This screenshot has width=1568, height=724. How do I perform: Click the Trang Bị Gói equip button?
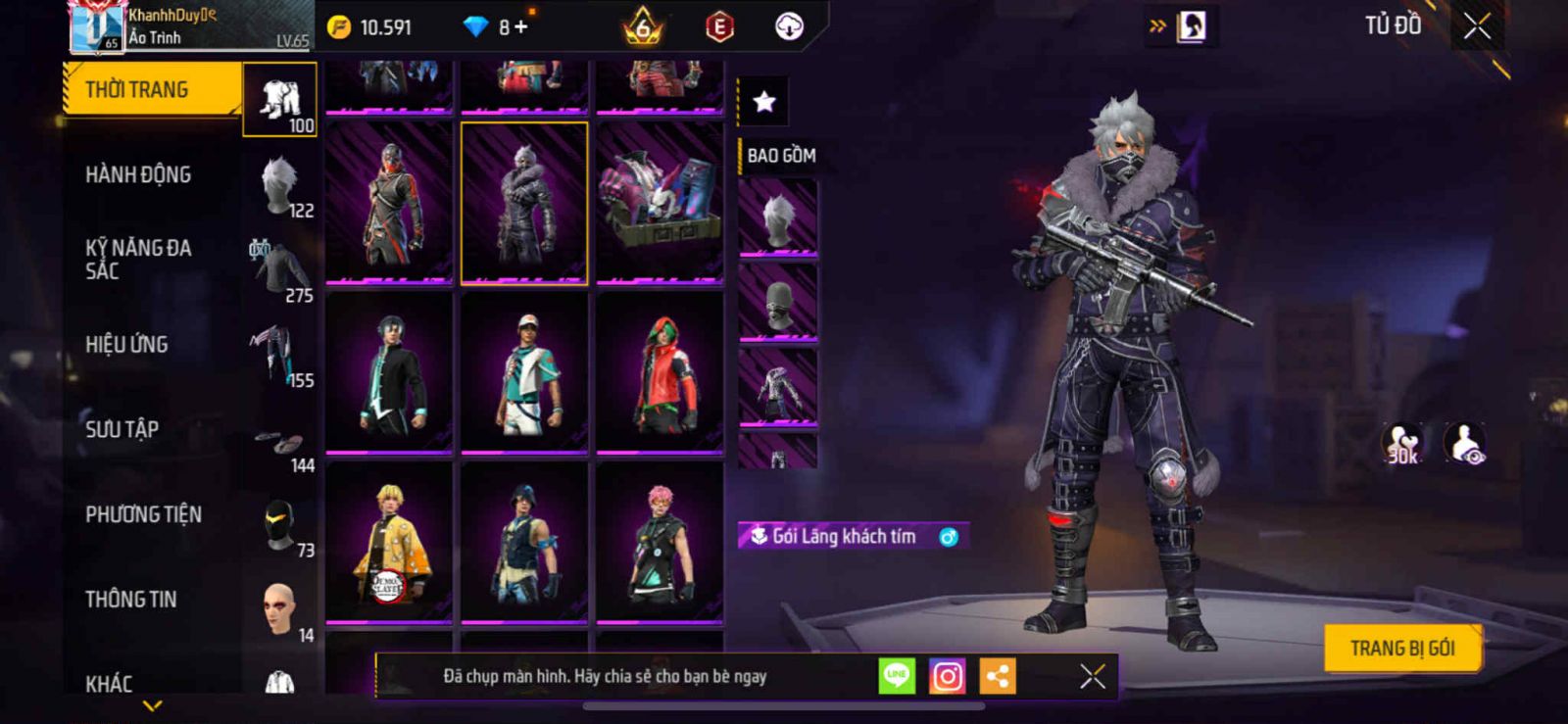pyautogui.click(x=1401, y=648)
